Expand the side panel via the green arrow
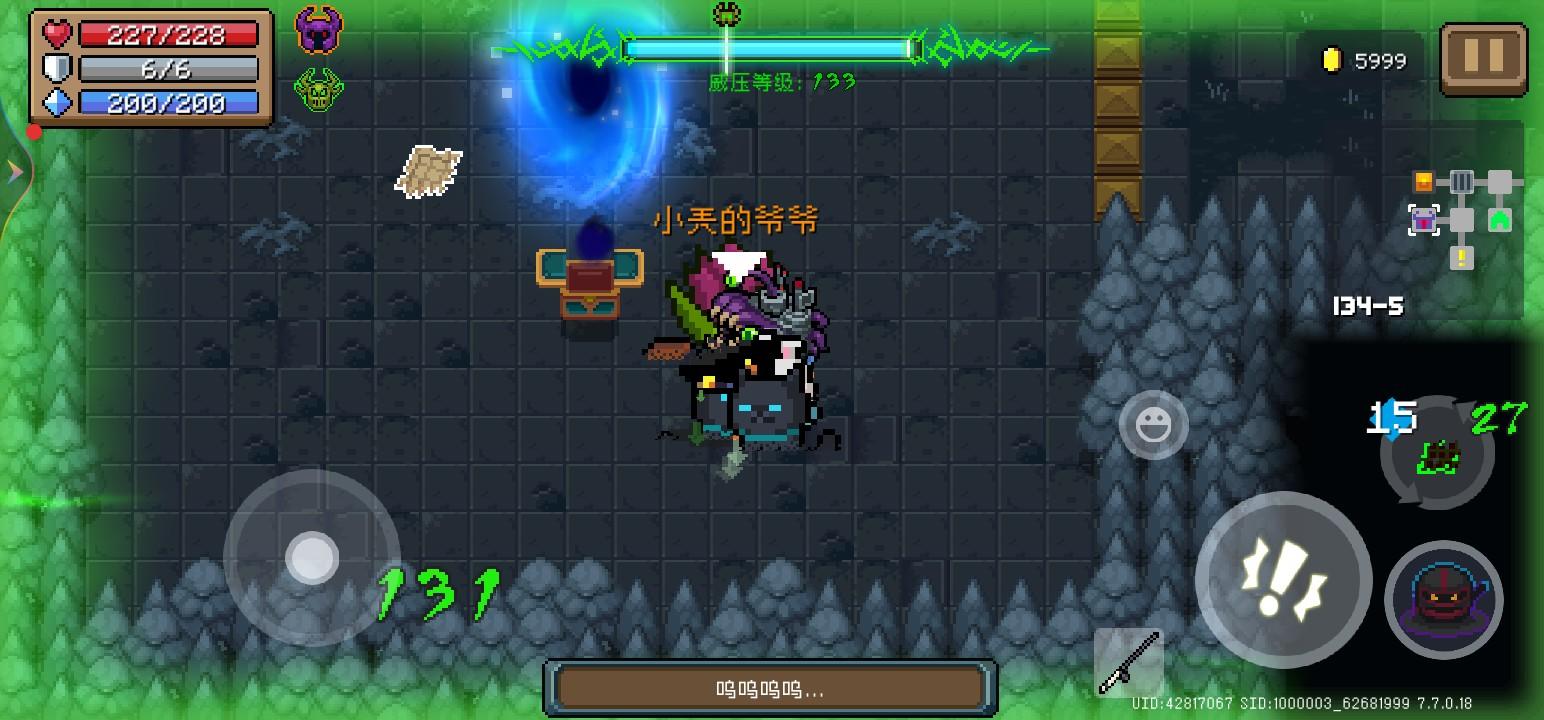This screenshot has width=1544, height=720. coord(13,171)
